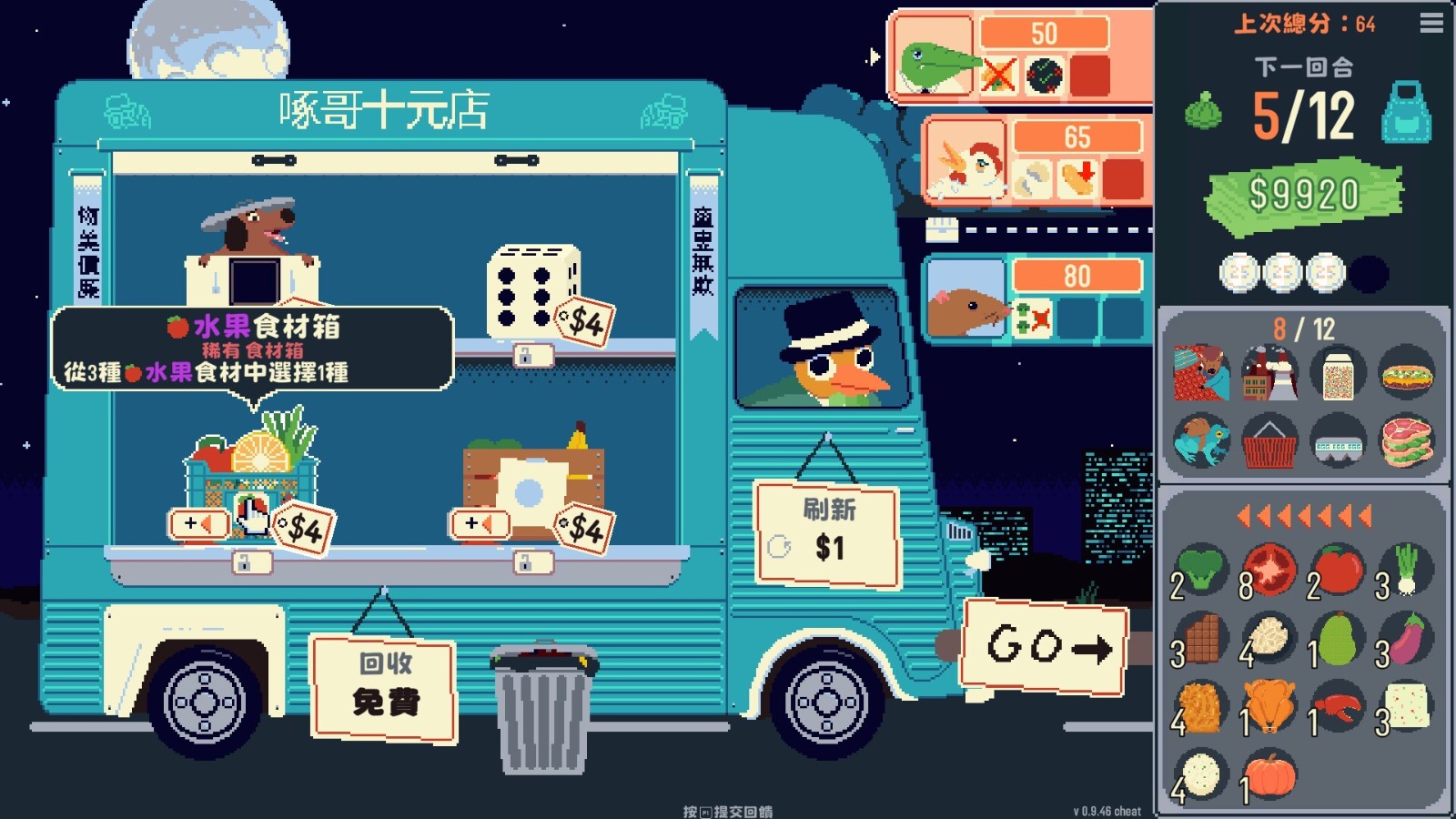Click the 回收 免費 recycle sign
Viewport: 1456px width, 819px height.
click(x=384, y=685)
